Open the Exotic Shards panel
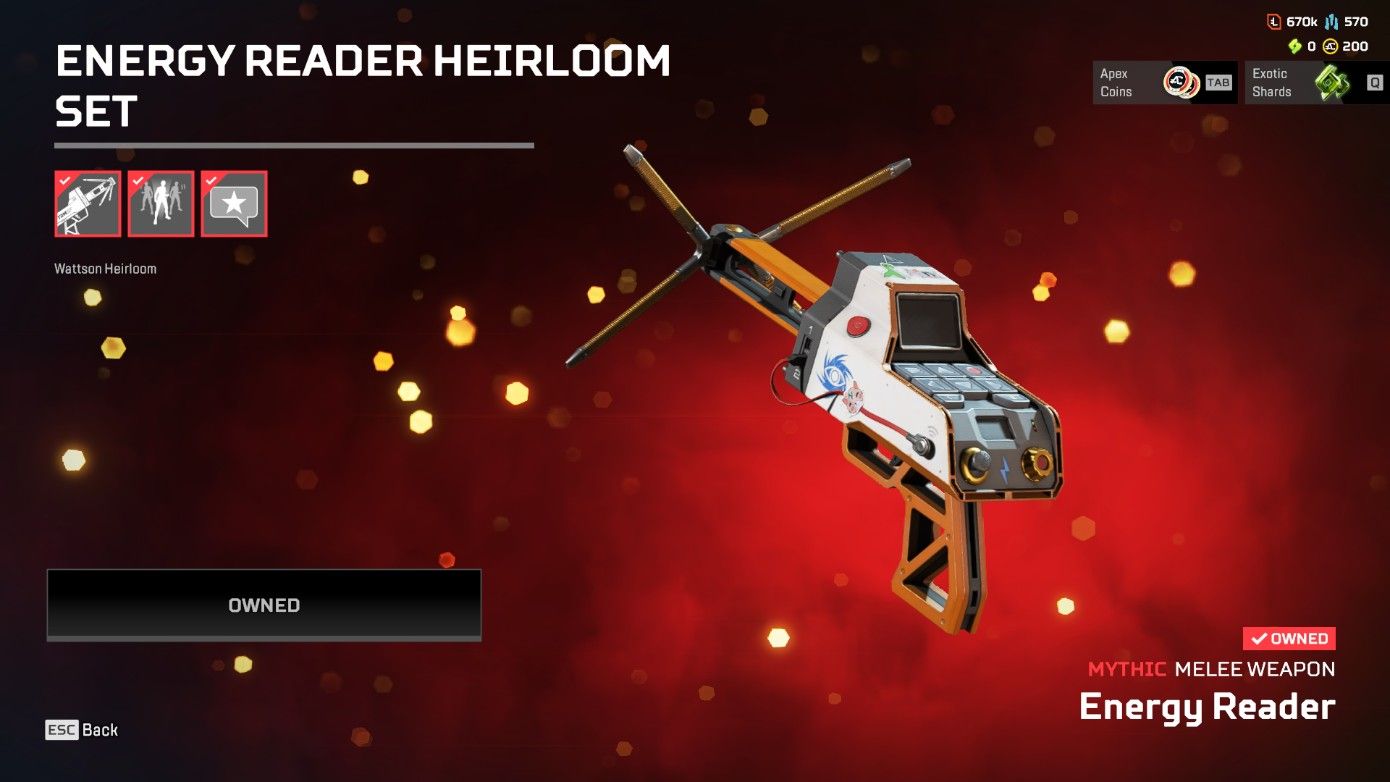The height and width of the screenshot is (782, 1390). (x=1300, y=82)
